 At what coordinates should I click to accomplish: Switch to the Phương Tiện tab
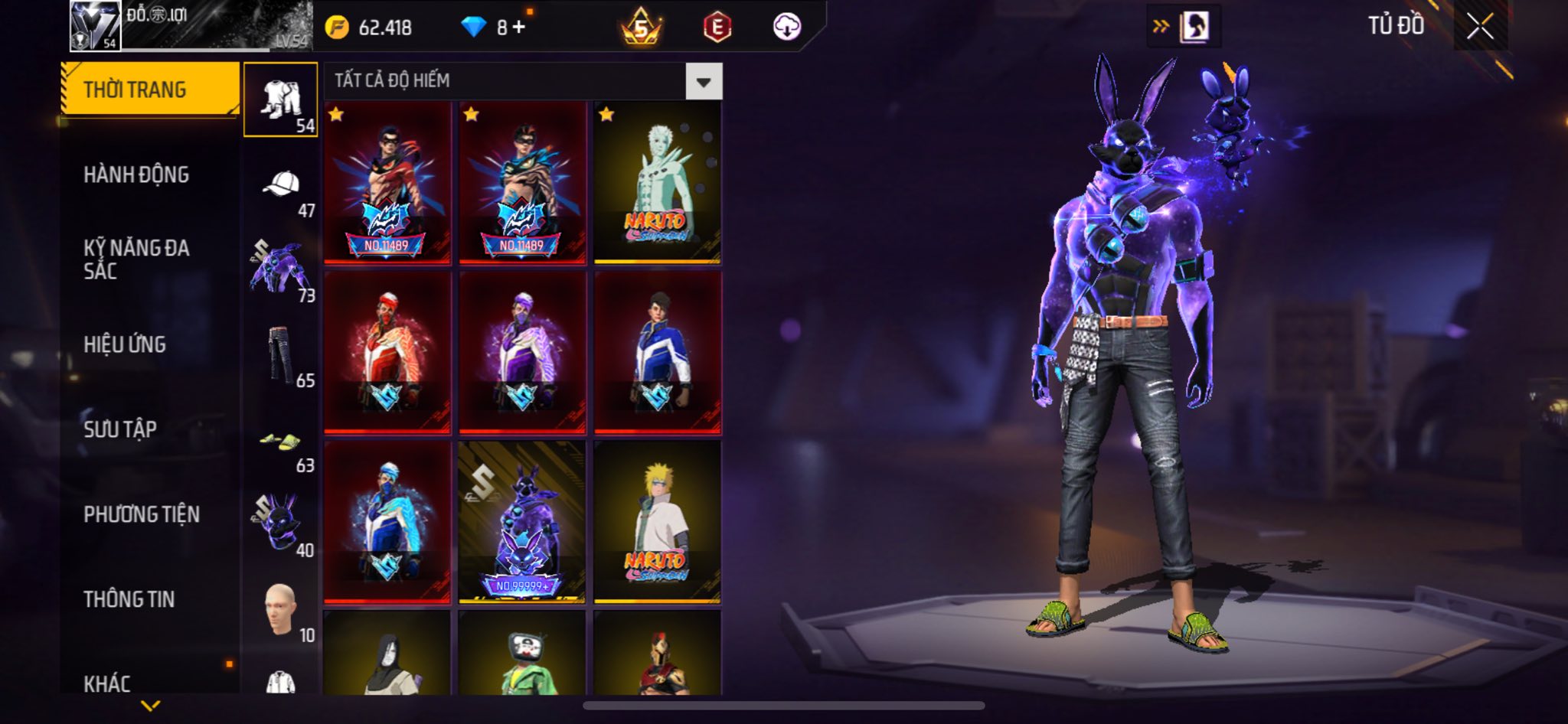tap(142, 514)
